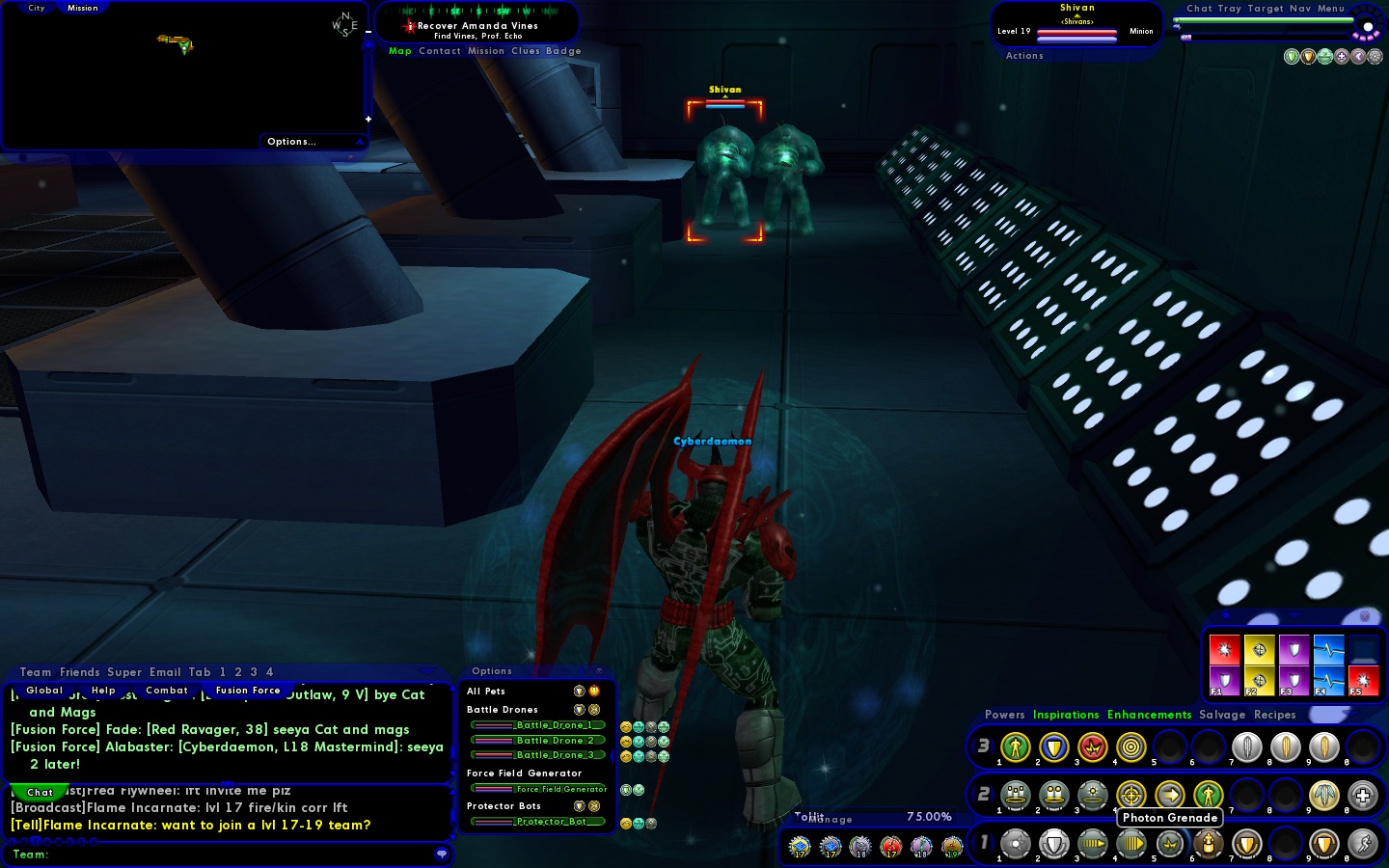Open the Recipes window
Viewport: 1389px width, 868px height.
(1275, 715)
